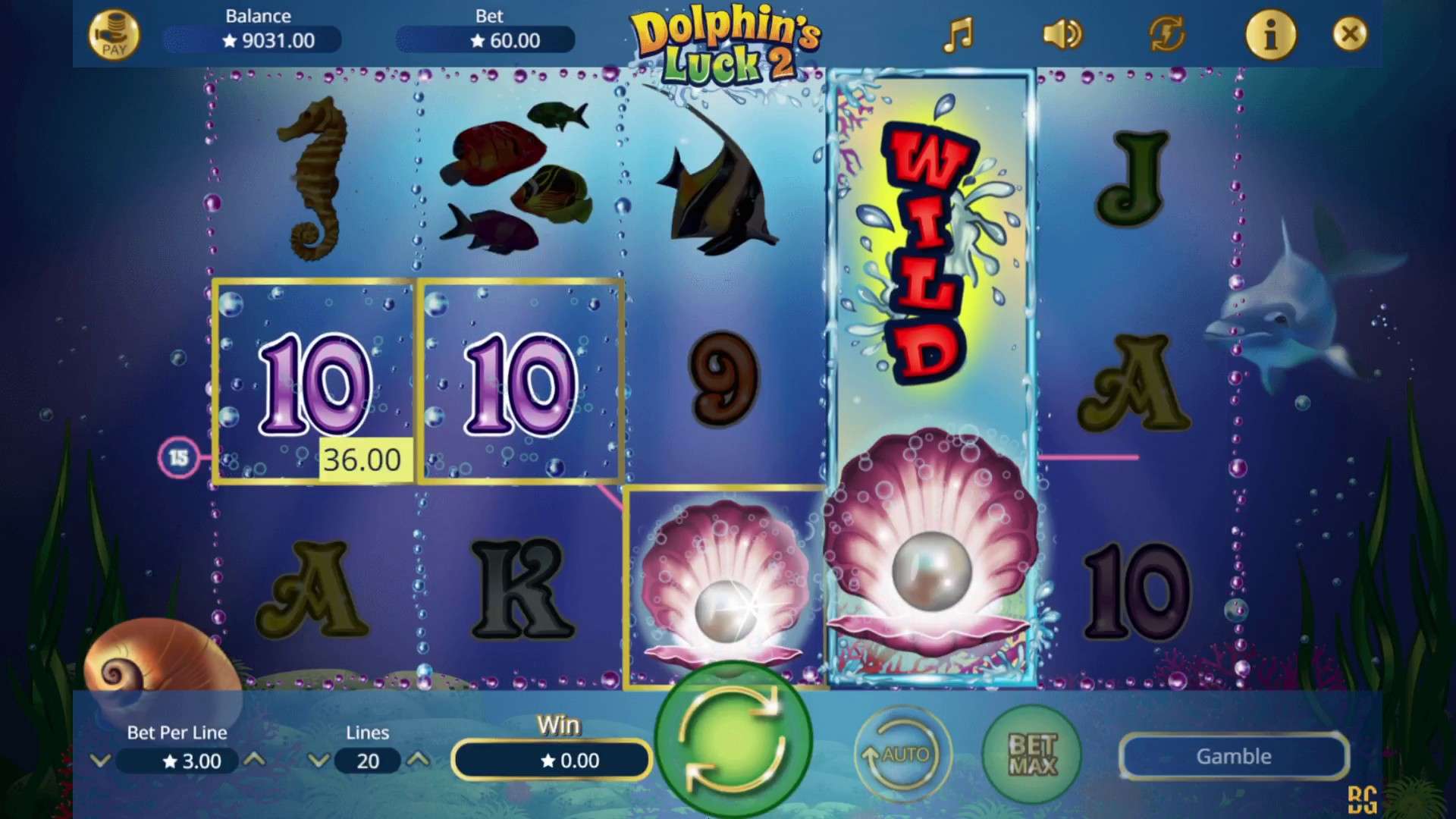Decrease Bet Per Line with down chevron

(x=101, y=761)
